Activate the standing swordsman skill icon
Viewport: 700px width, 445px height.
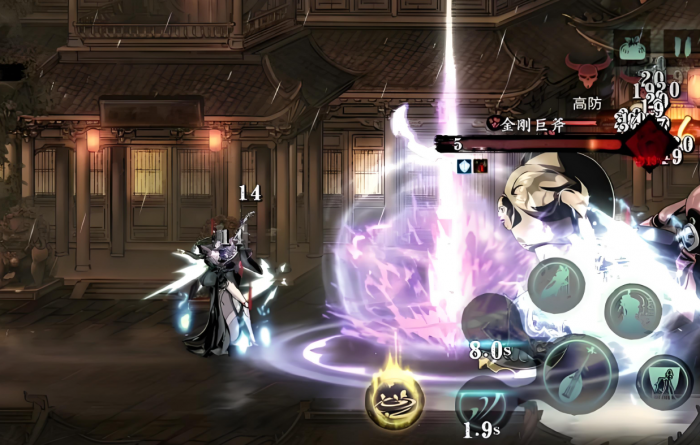pos(632,310)
